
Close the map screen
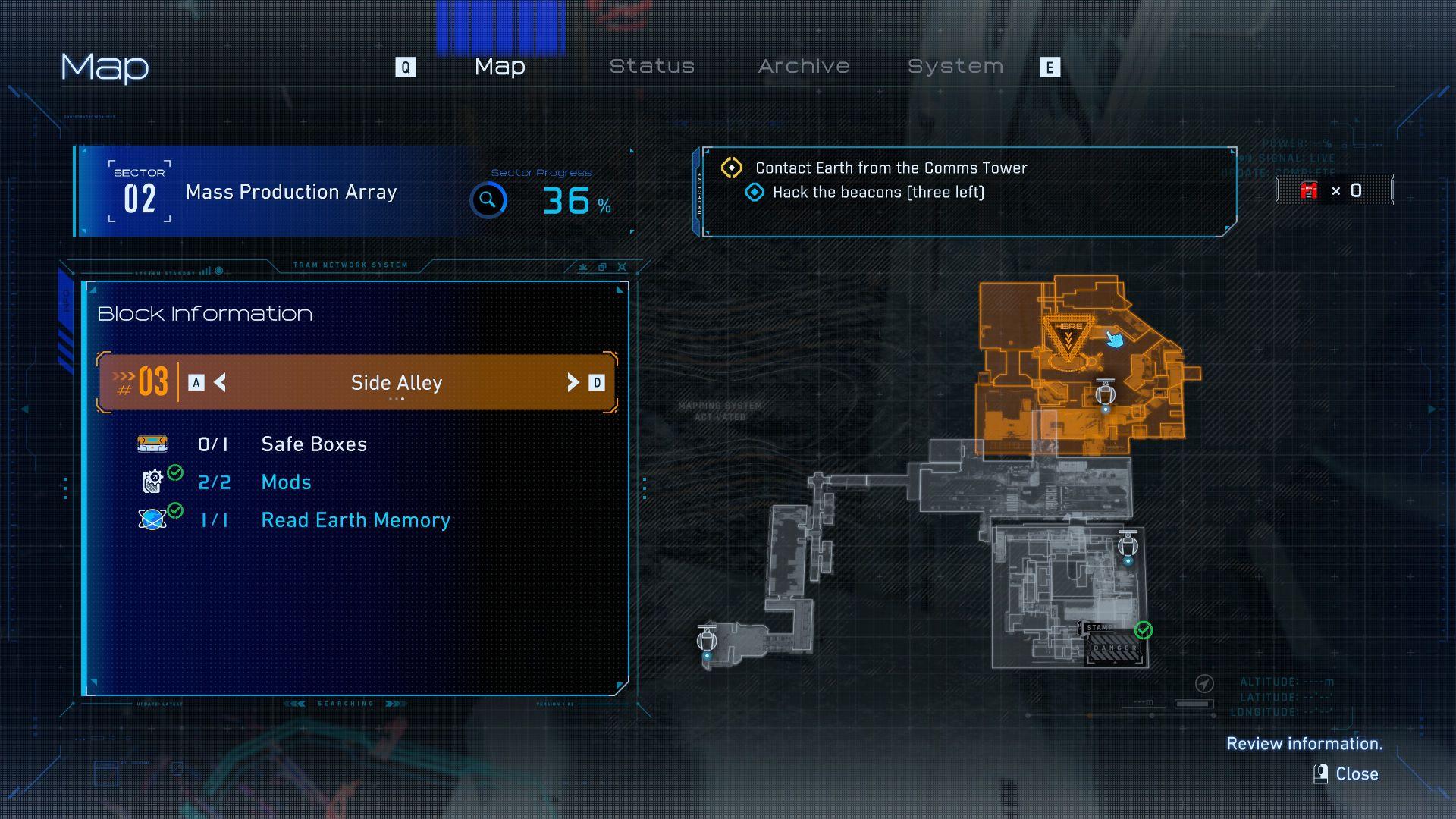point(1347,774)
